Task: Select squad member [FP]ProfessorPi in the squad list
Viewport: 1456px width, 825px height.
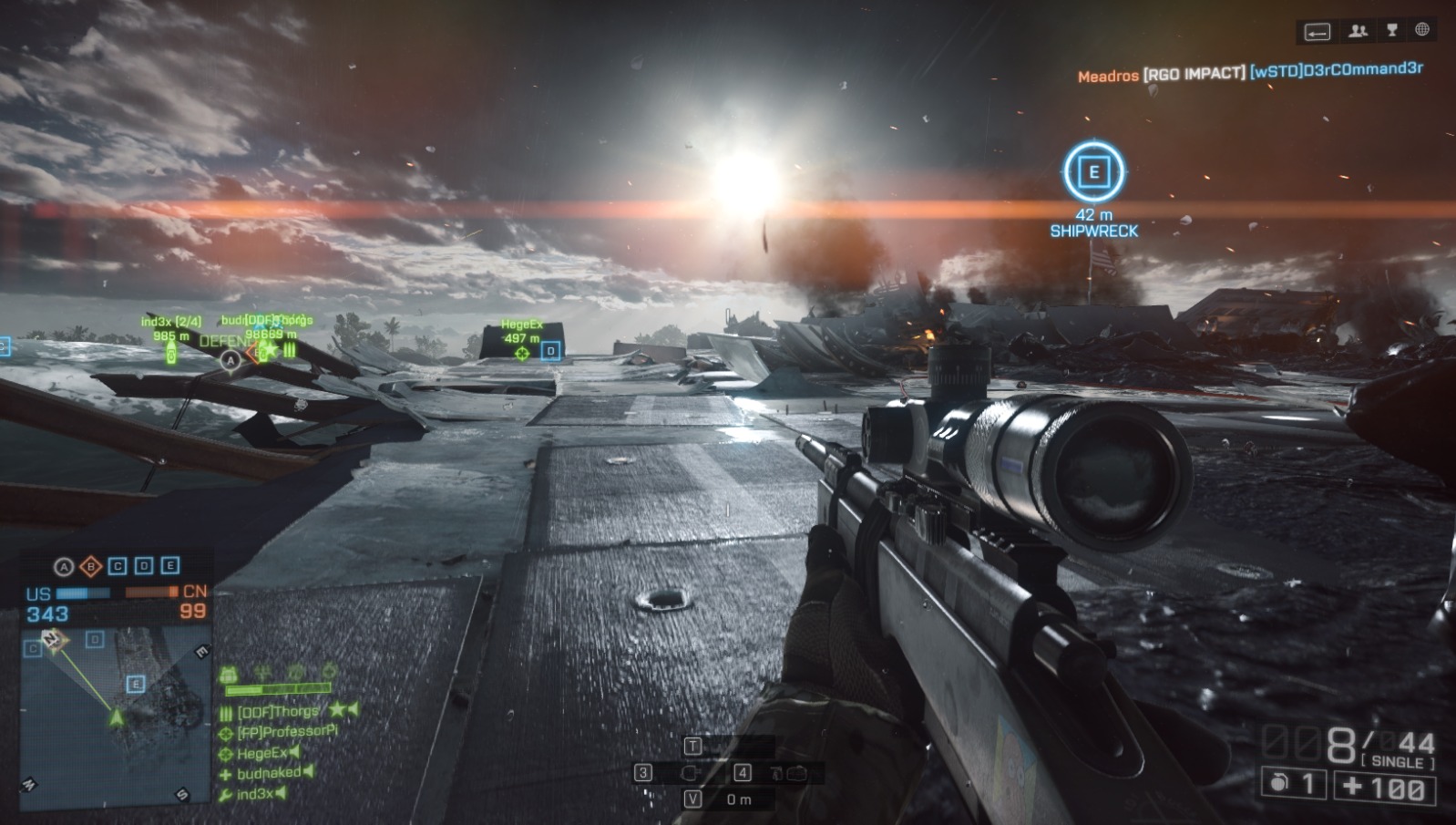Action: tap(287, 731)
